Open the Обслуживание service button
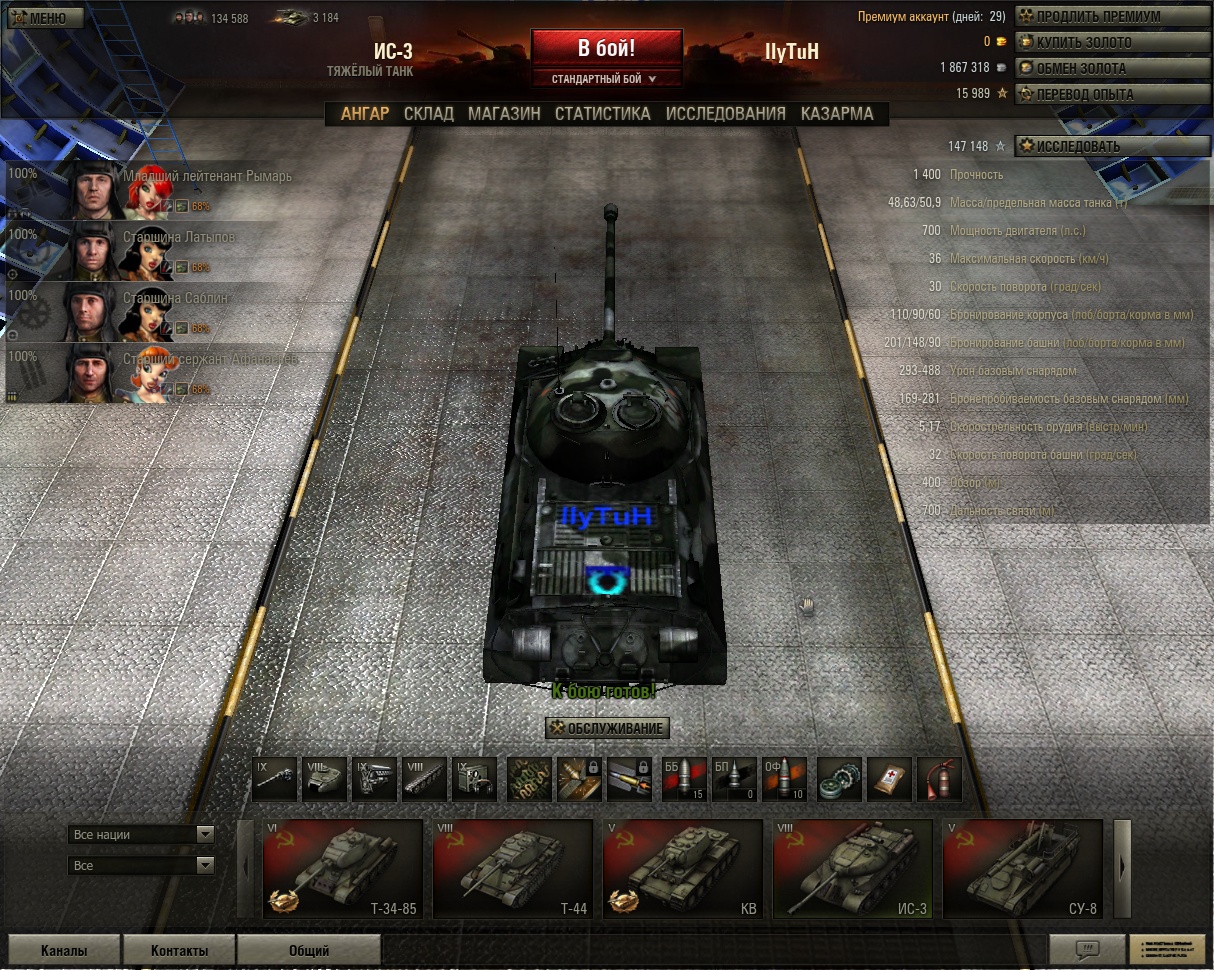The width and height of the screenshot is (1214, 970). point(607,728)
